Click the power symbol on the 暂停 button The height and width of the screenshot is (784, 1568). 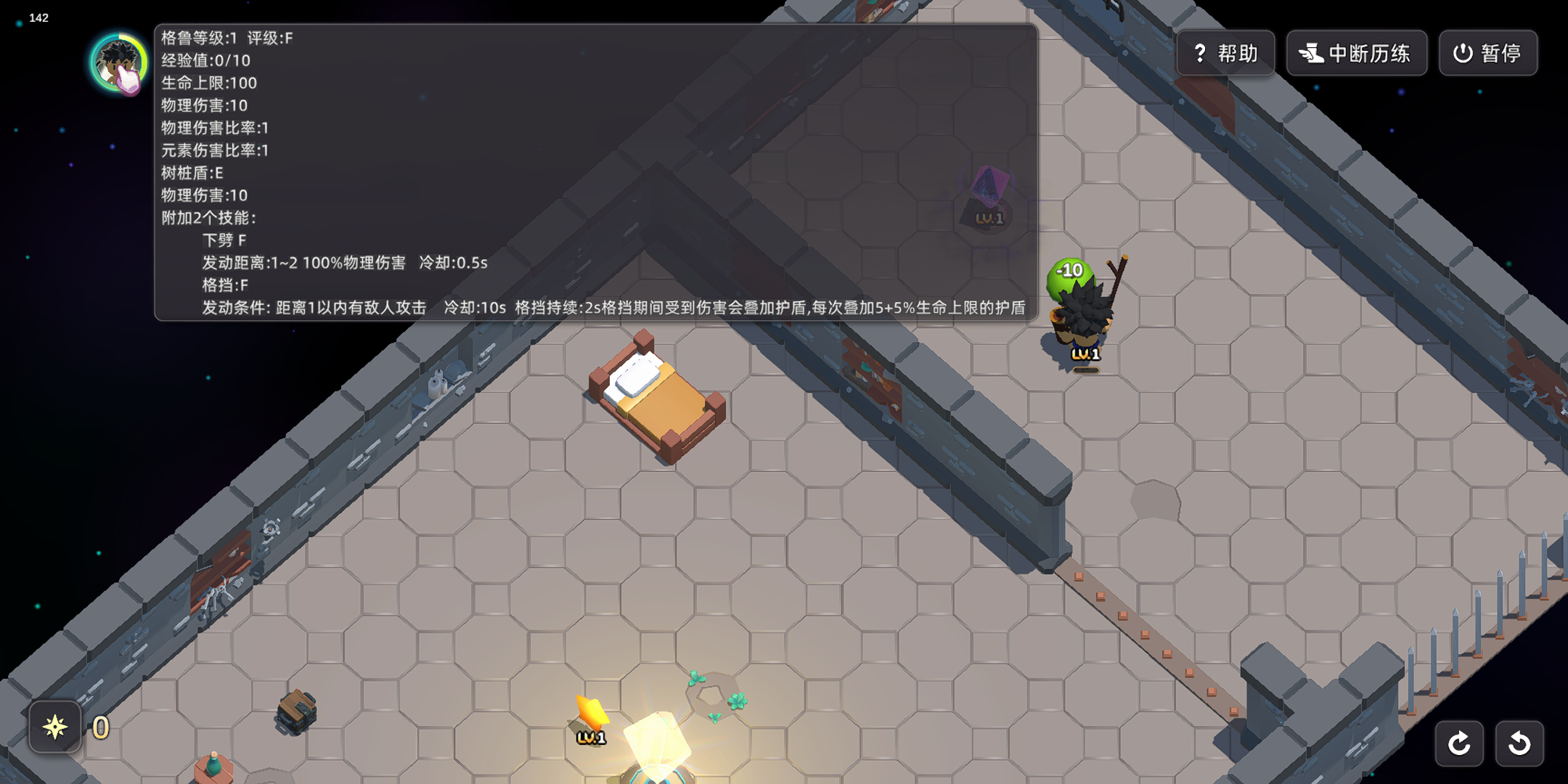pyautogui.click(x=1463, y=52)
